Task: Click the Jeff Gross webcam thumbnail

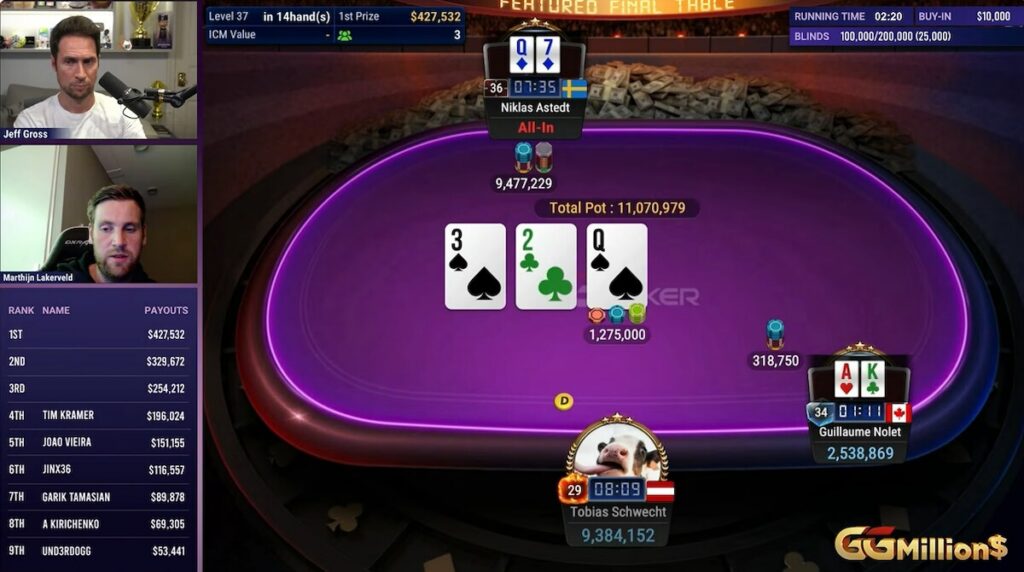Action: coord(99,70)
